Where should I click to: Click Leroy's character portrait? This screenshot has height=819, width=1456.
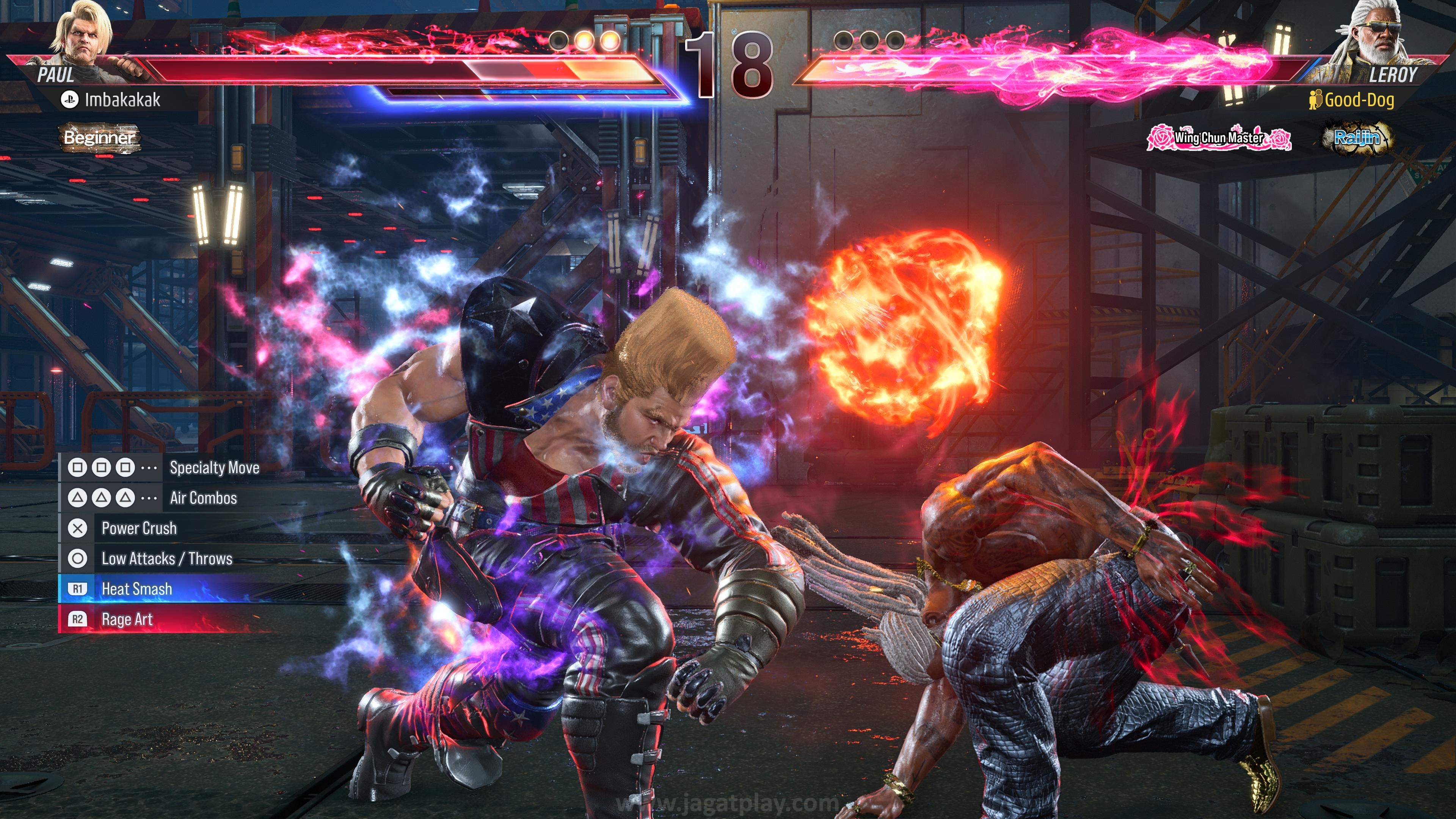1377,35
